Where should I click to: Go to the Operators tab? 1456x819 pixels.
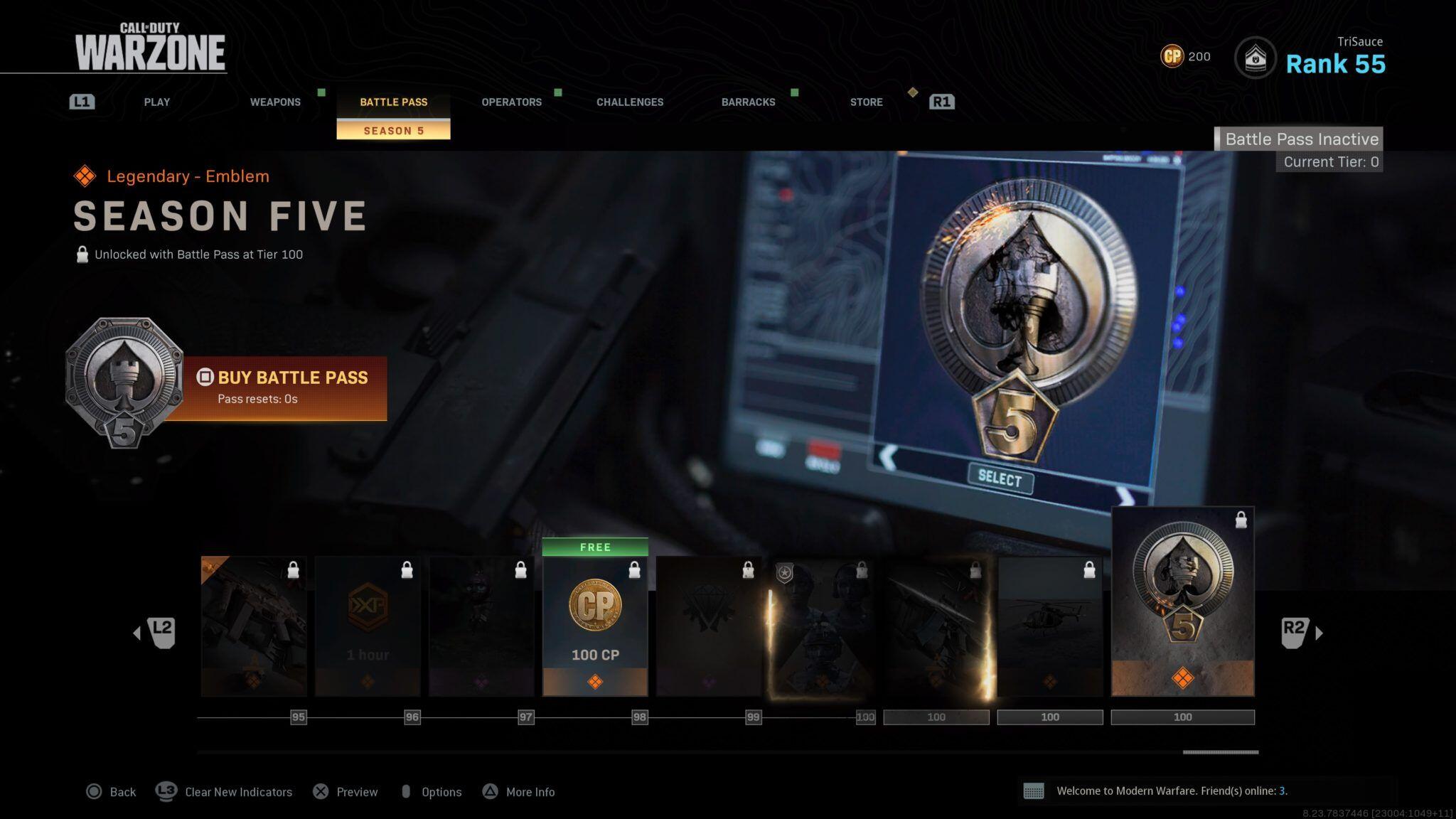(x=511, y=102)
